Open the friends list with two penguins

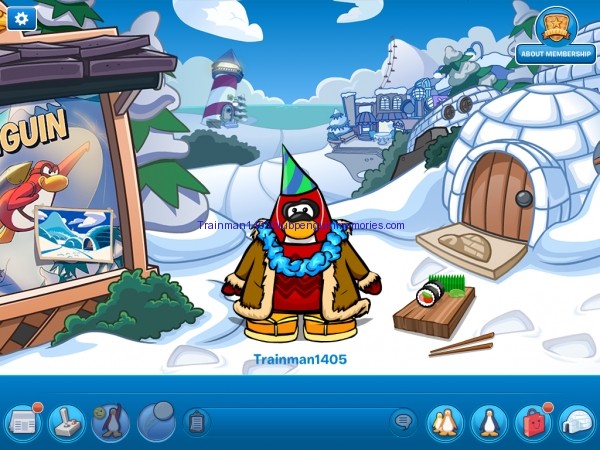click(x=445, y=421)
